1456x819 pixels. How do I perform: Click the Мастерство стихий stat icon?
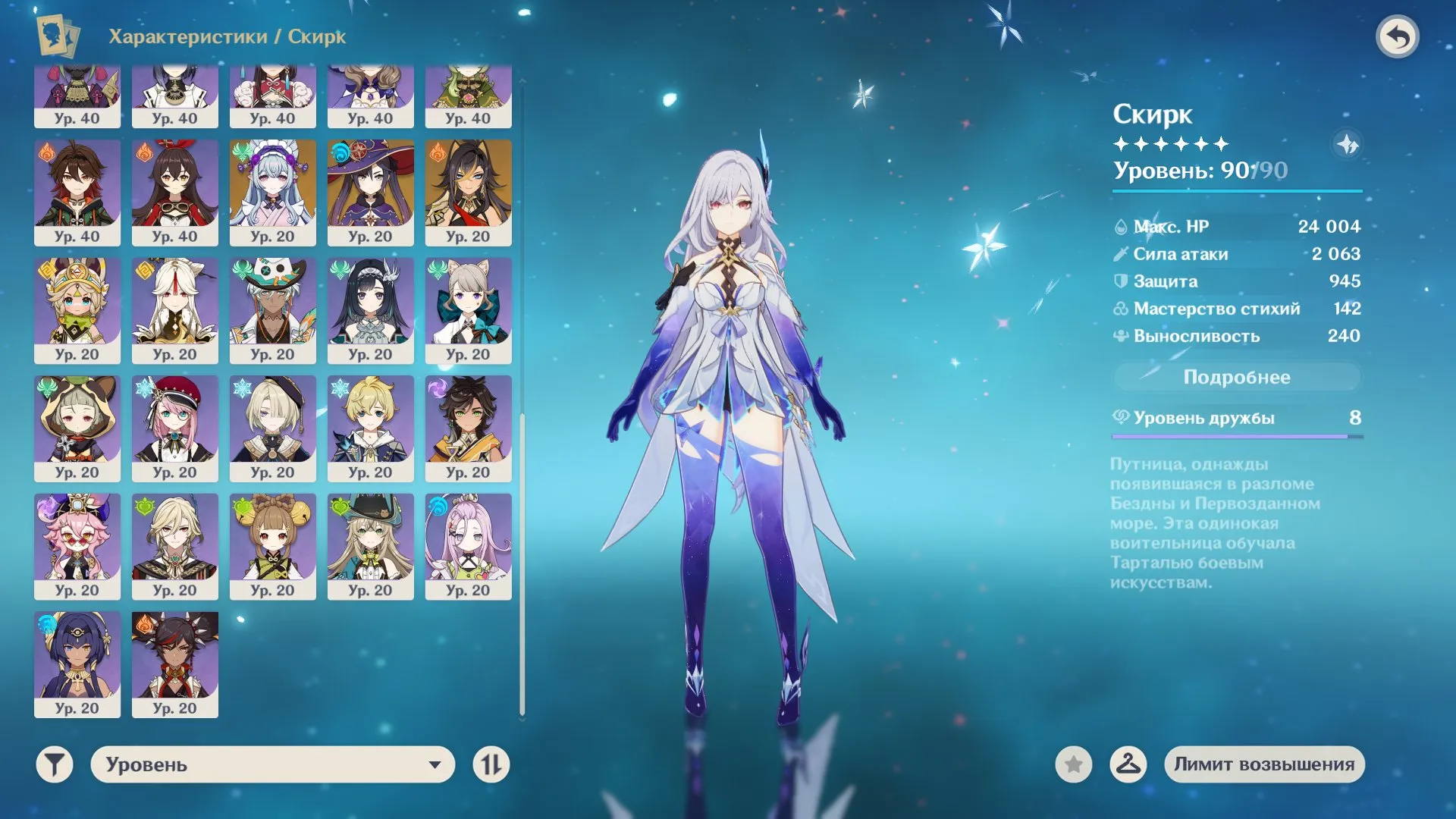click(x=1120, y=308)
